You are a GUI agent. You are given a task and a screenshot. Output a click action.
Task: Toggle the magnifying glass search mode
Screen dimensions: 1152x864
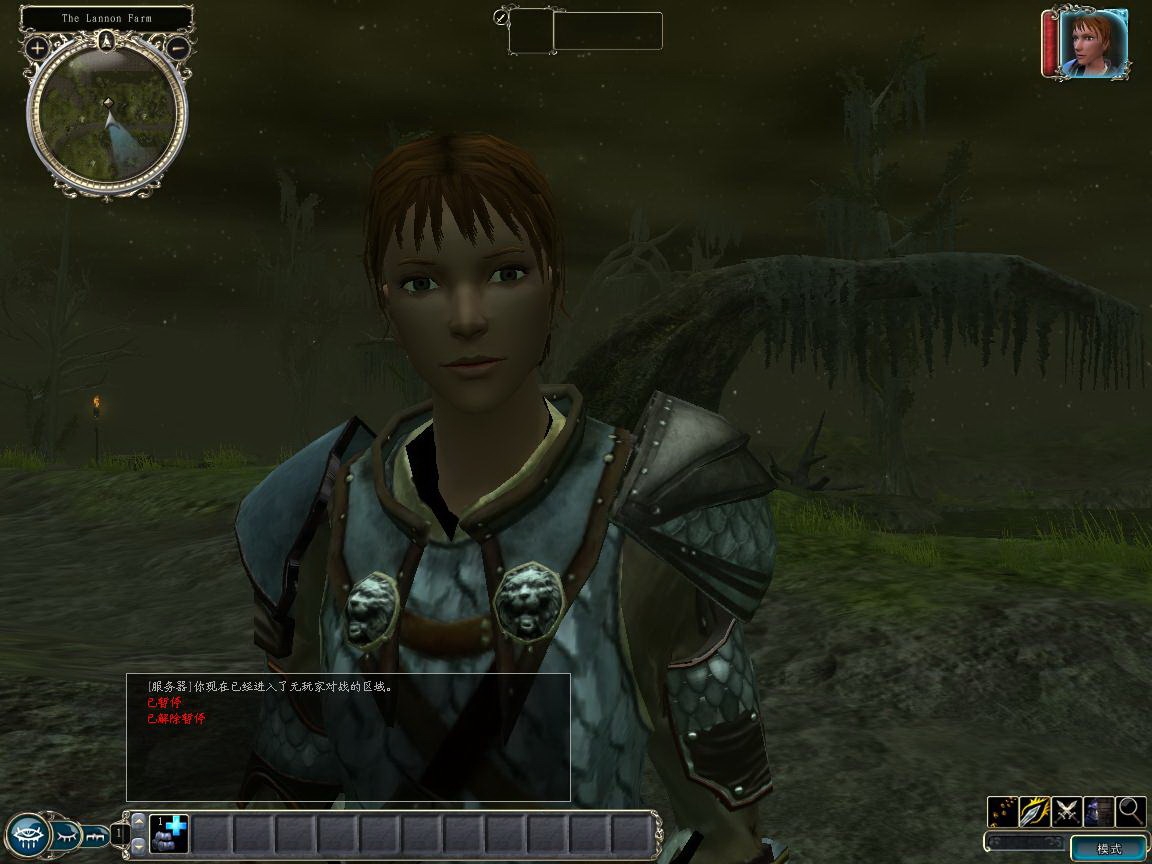pos(1131,811)
